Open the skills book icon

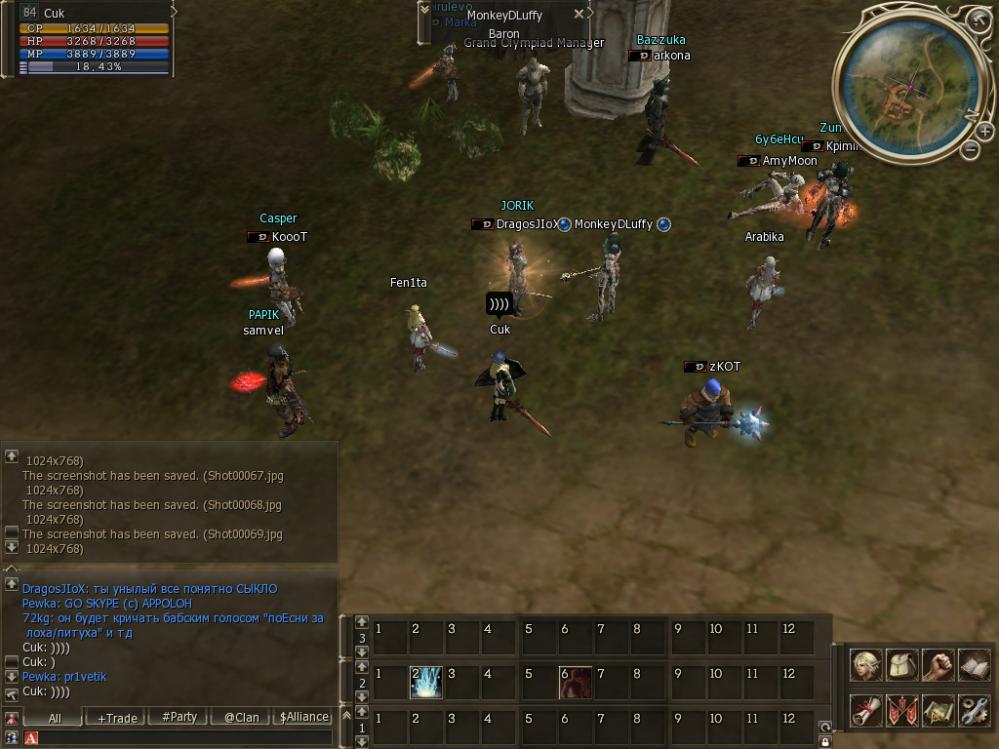tap(973, 665)
